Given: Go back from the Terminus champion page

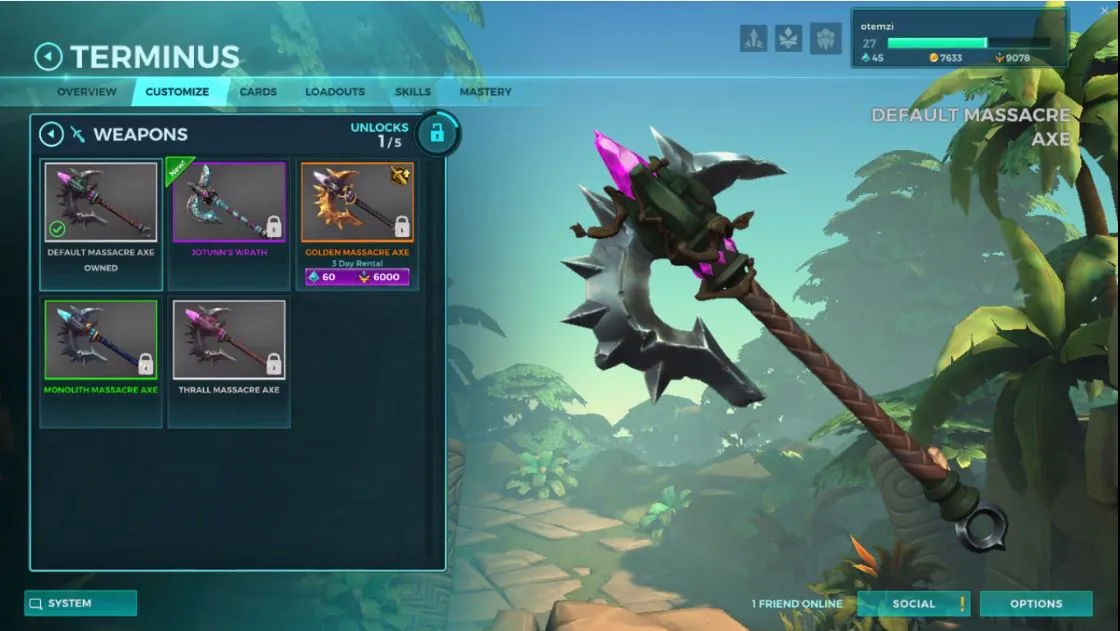Looking at the screenshot, I should pyautogui.click(x=48, y=57).
